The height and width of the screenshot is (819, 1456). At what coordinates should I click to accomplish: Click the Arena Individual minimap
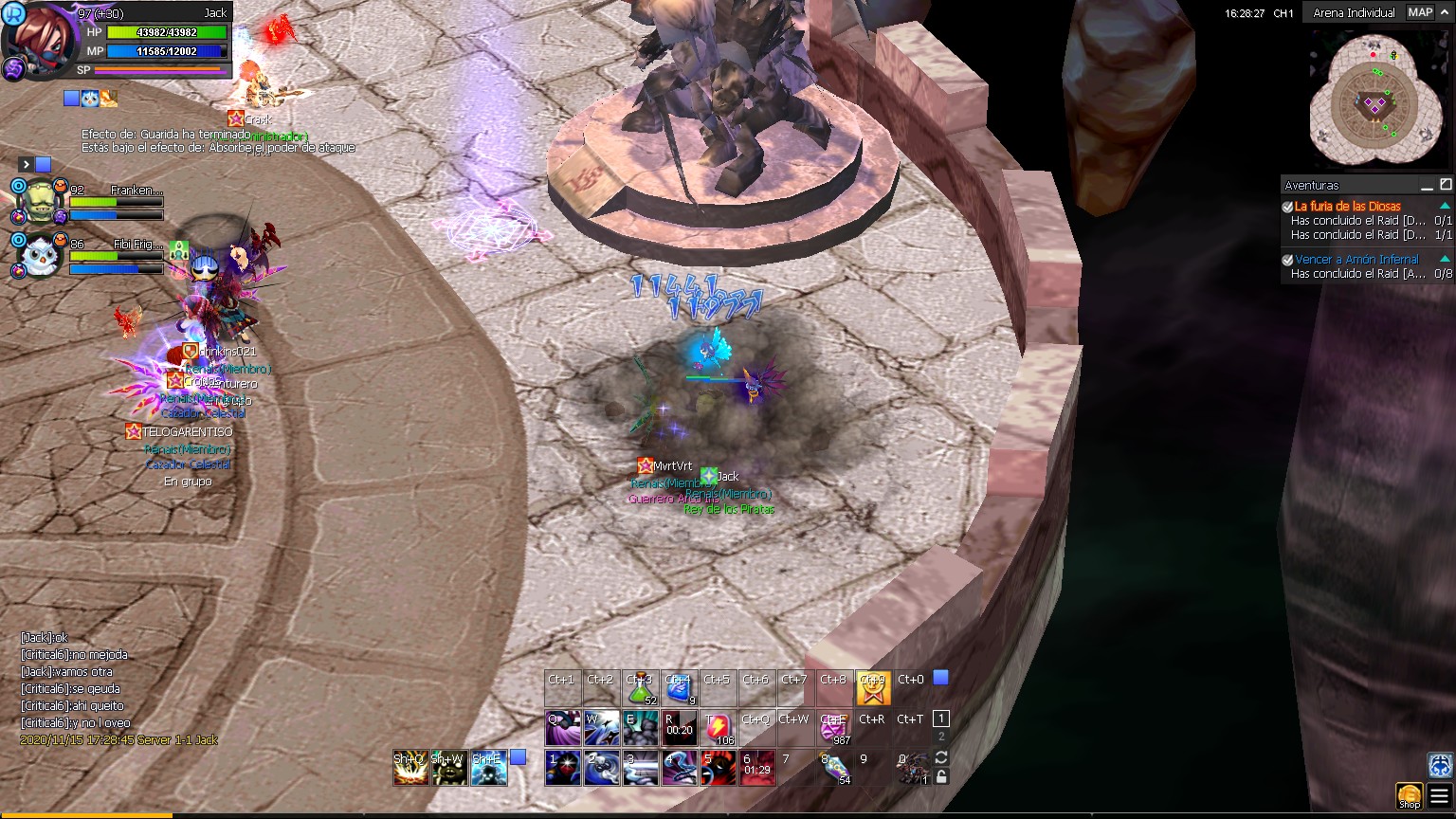click(1373, 99)
